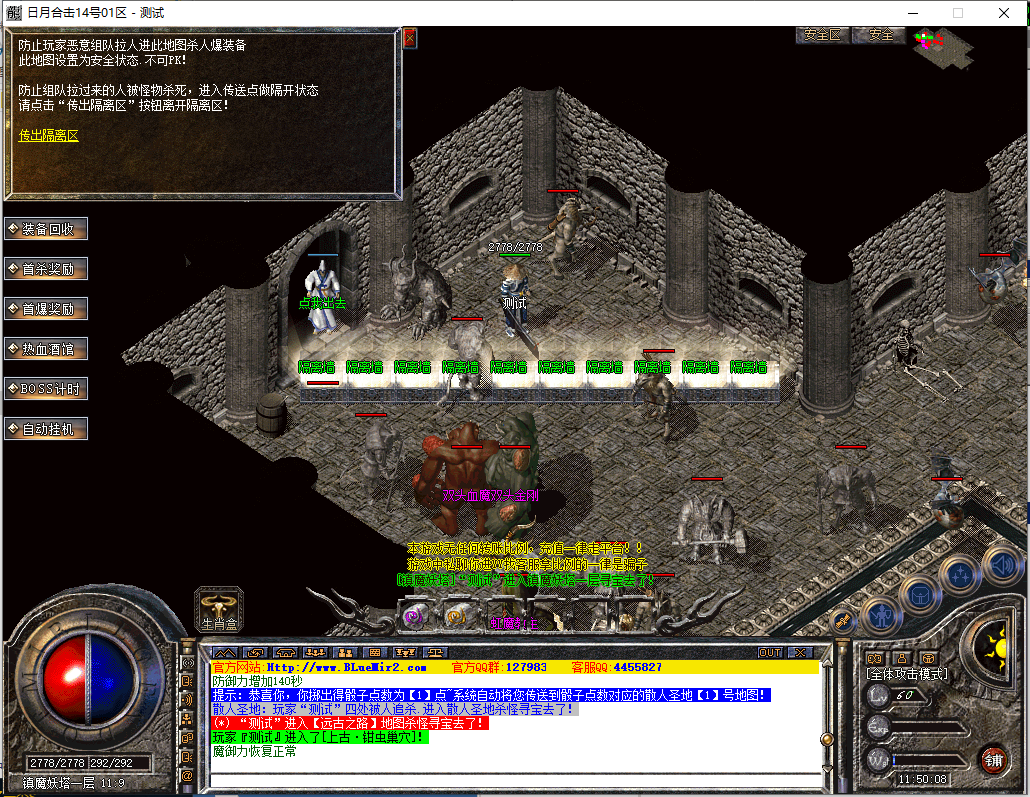Open the 首杀奖励 first-kill rewards
Viewport: 1030px width, 797px height.
tap(46, 269)
